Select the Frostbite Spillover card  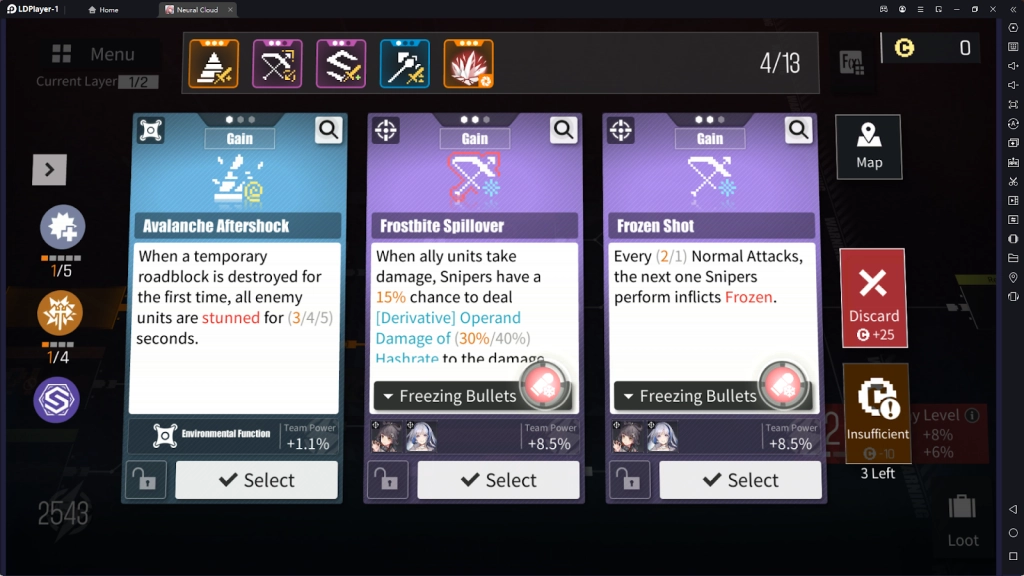[x=498, y=480]
